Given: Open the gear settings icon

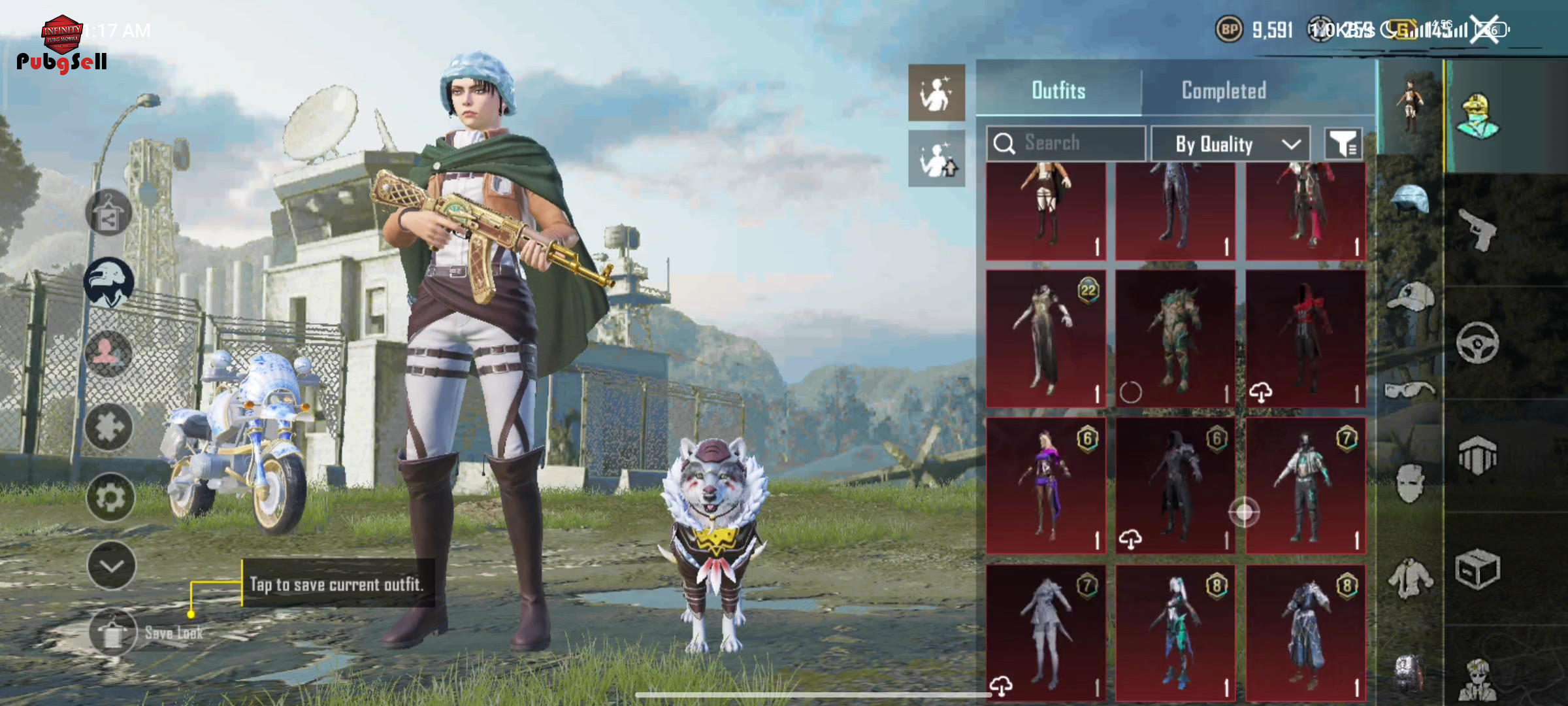Looking at the screenshot, I should pyautogui.click(x=110, y=497).
